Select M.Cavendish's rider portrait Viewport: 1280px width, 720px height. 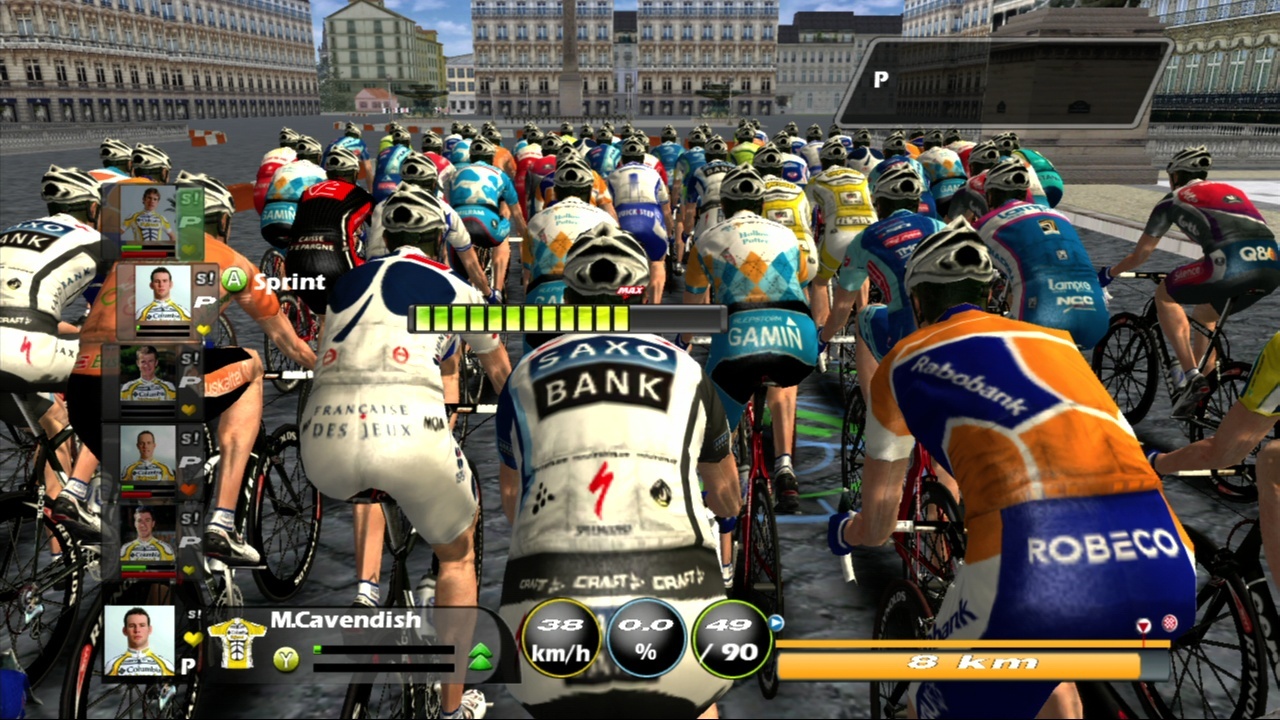[139, 640]
